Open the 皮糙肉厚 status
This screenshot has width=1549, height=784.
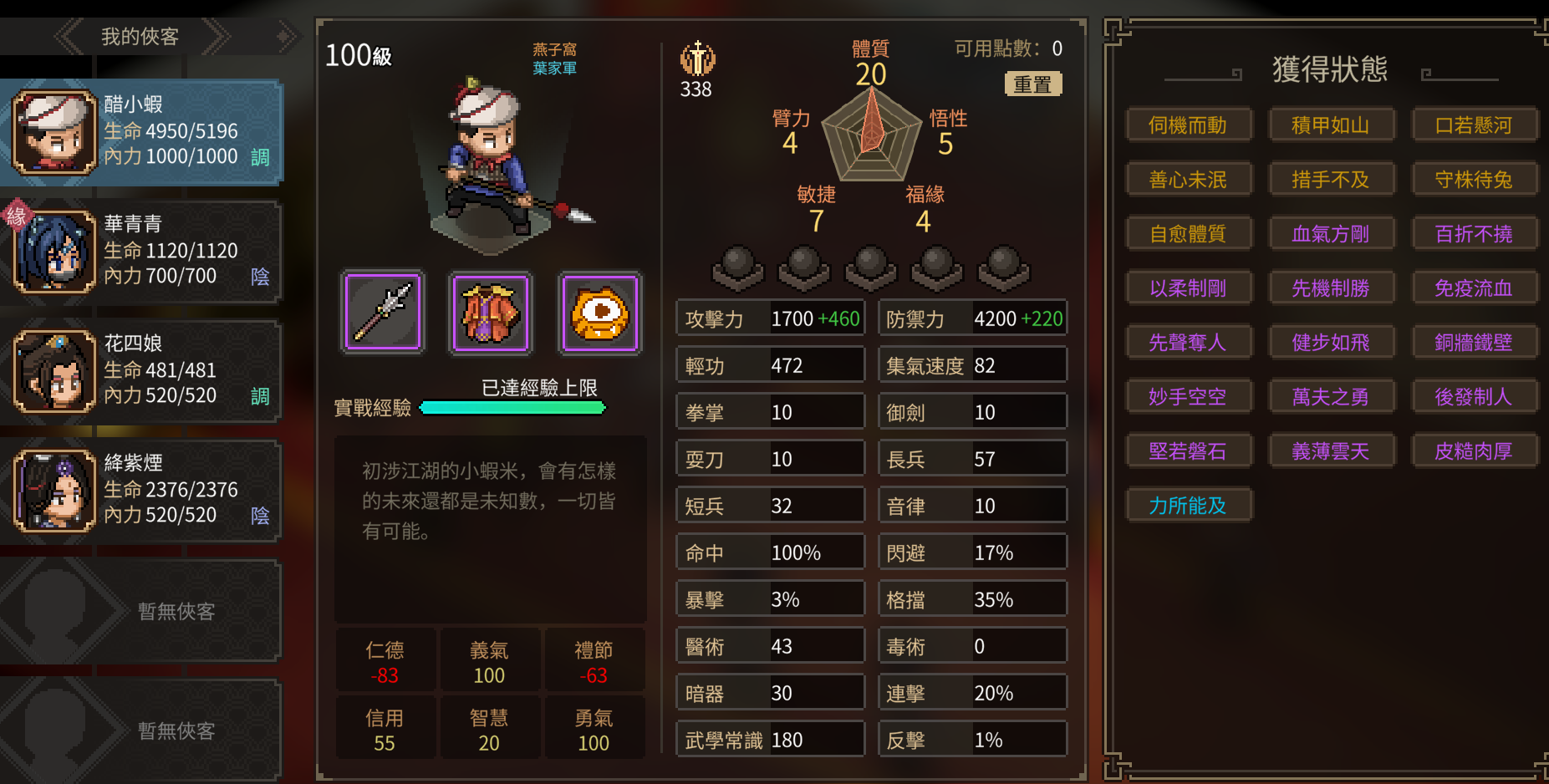click(x=1473, y=451)
